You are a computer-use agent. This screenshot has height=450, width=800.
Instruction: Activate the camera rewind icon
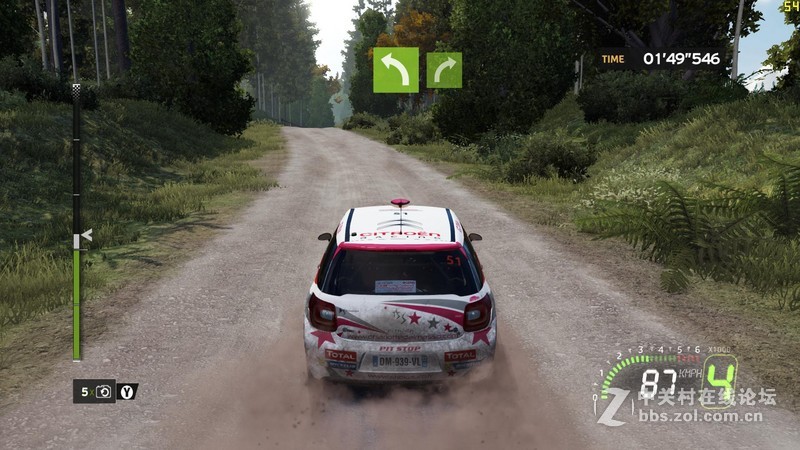point(104,391)
